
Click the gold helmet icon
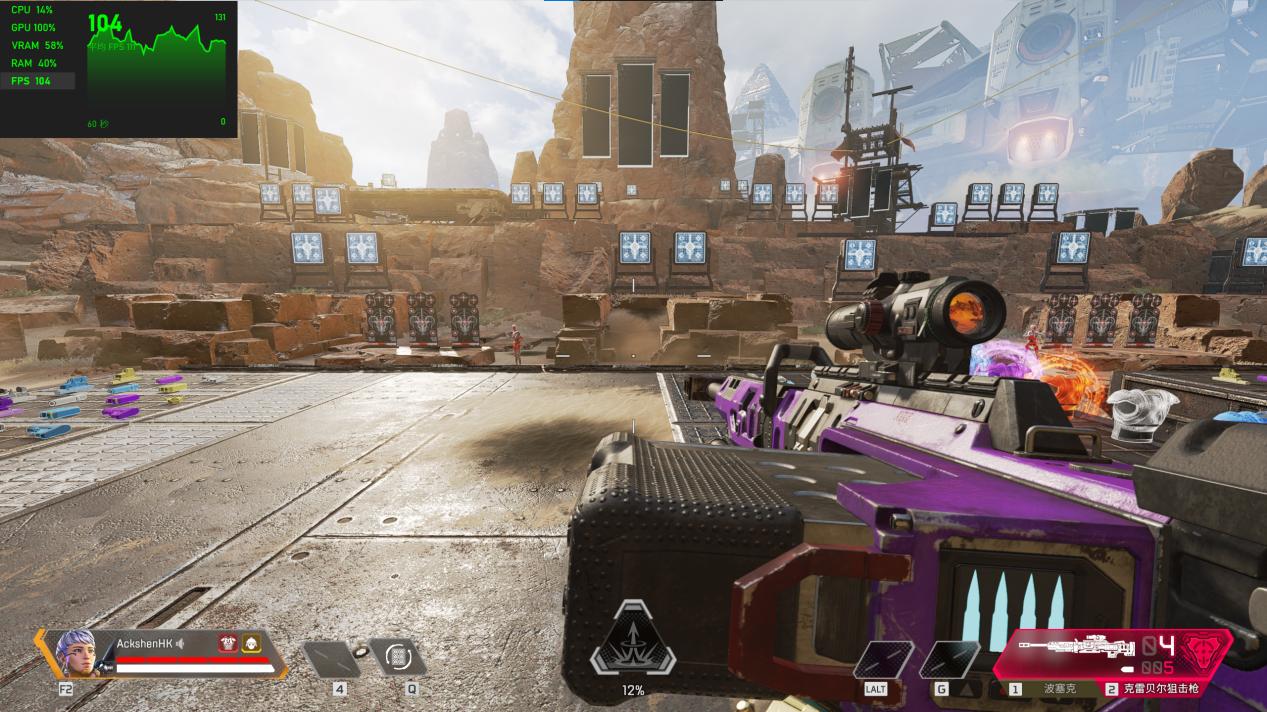pyautogui.click(x=250, y=644)
